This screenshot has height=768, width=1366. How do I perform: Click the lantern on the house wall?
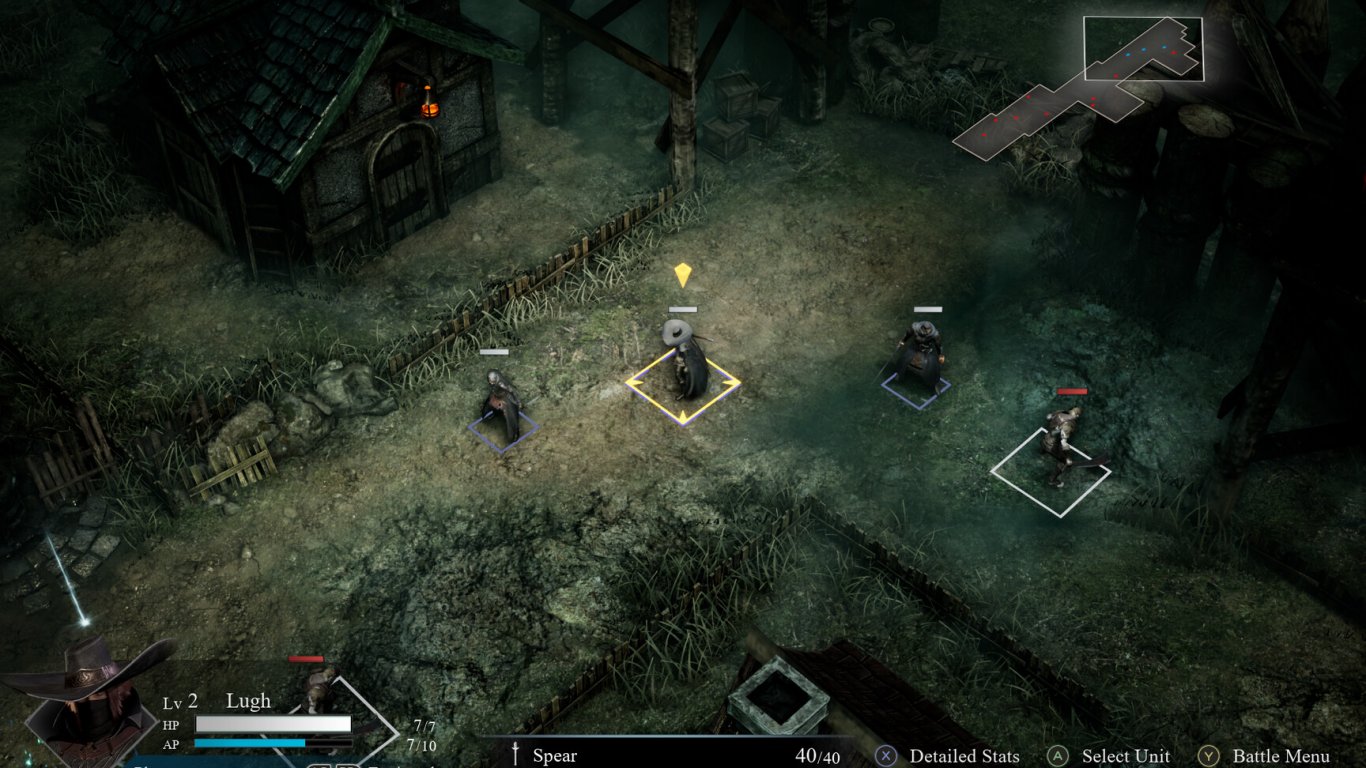[x=428, y=112]
